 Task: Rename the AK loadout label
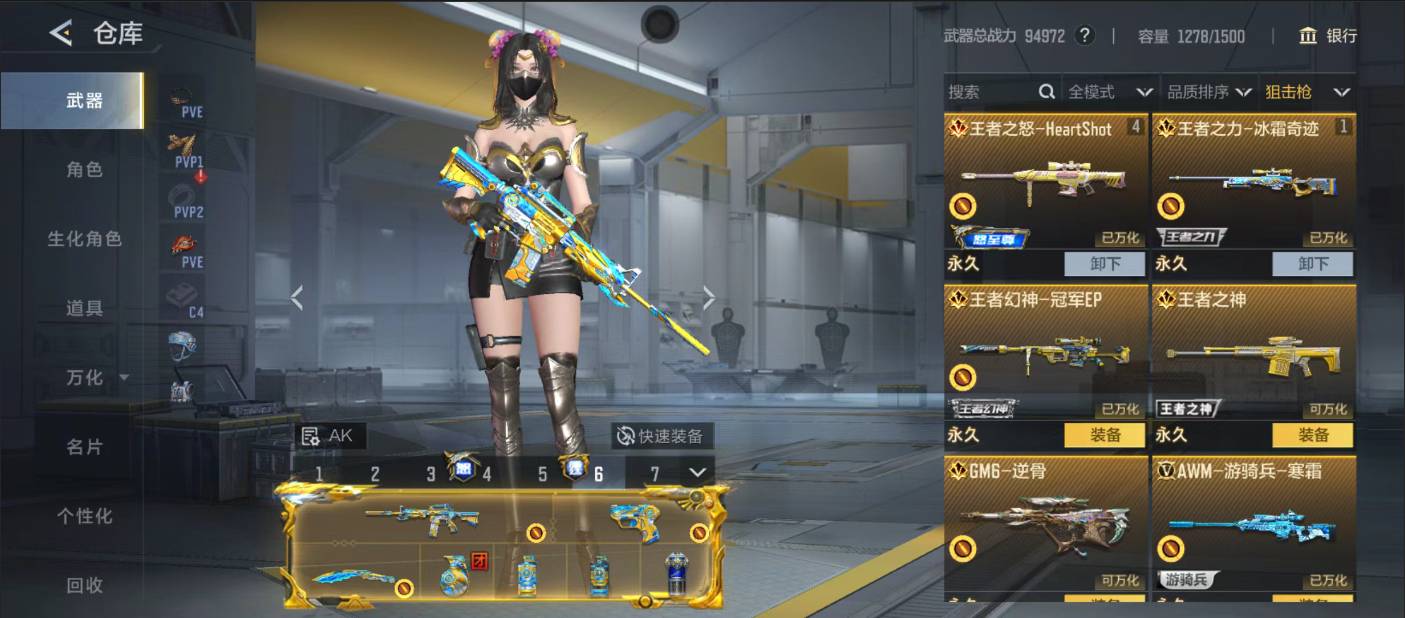(332, 436)
